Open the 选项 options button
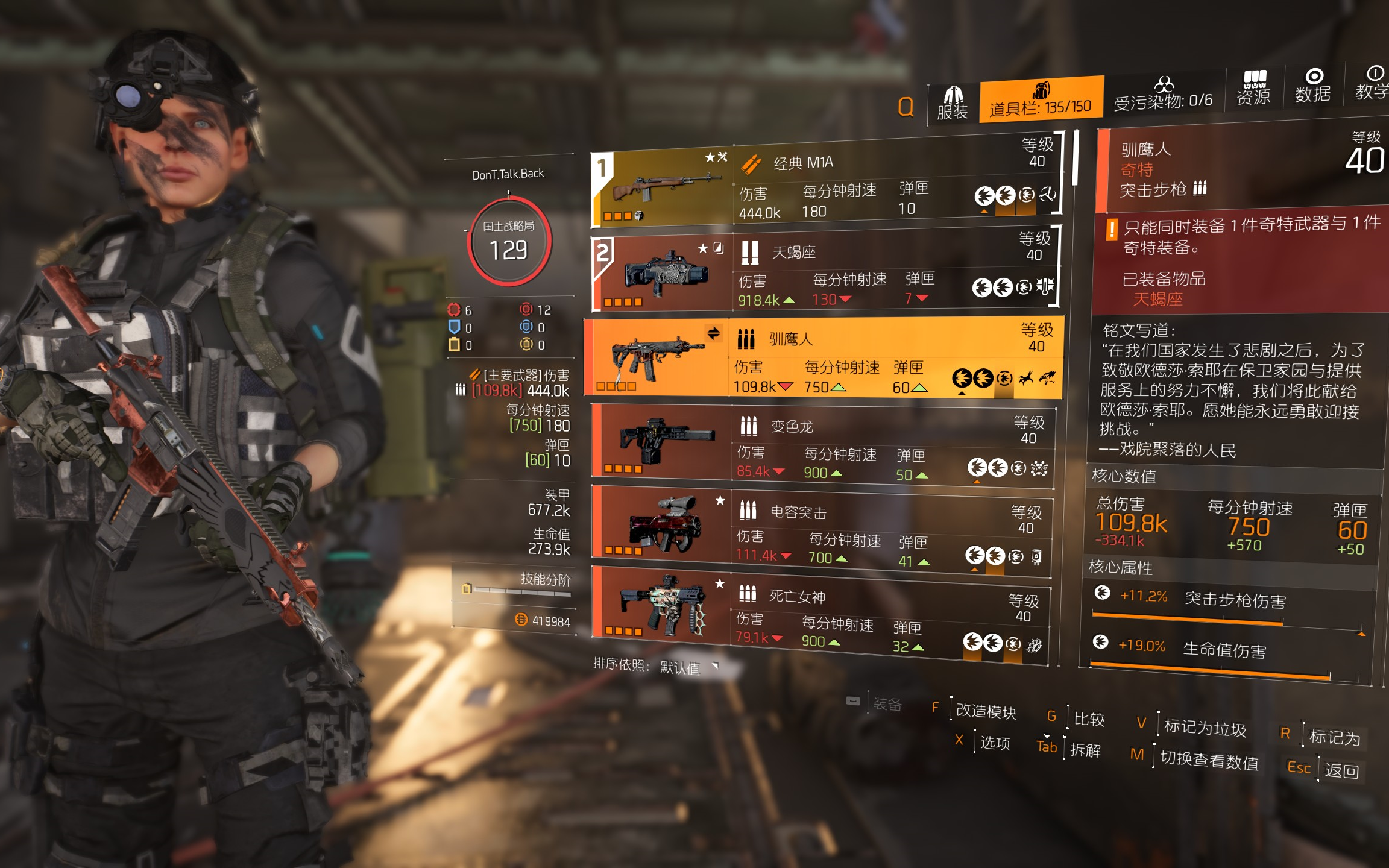The width and height of the screenshot is (1389, 868). pyautogui.click(x=994, y=743)
